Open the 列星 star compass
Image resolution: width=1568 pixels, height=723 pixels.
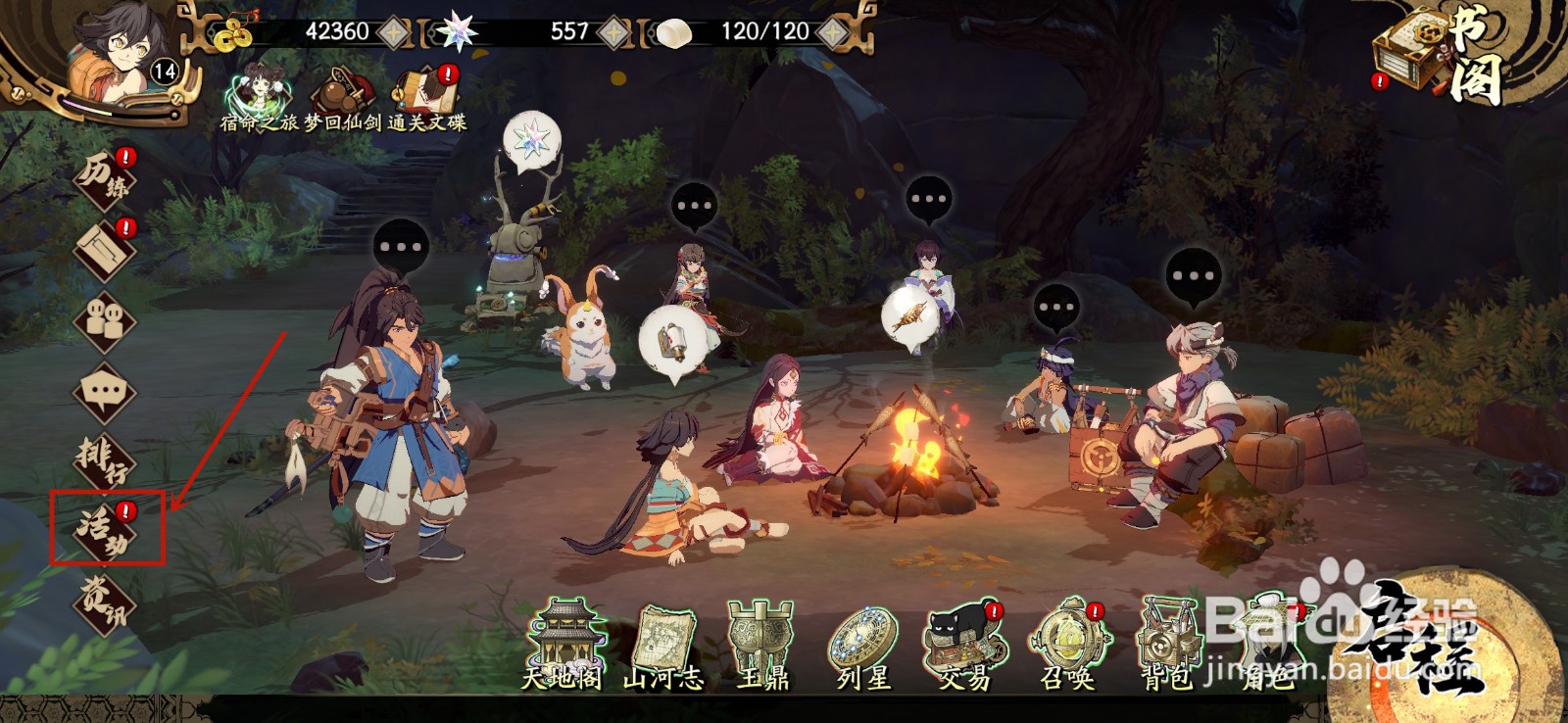coord(863,645)
